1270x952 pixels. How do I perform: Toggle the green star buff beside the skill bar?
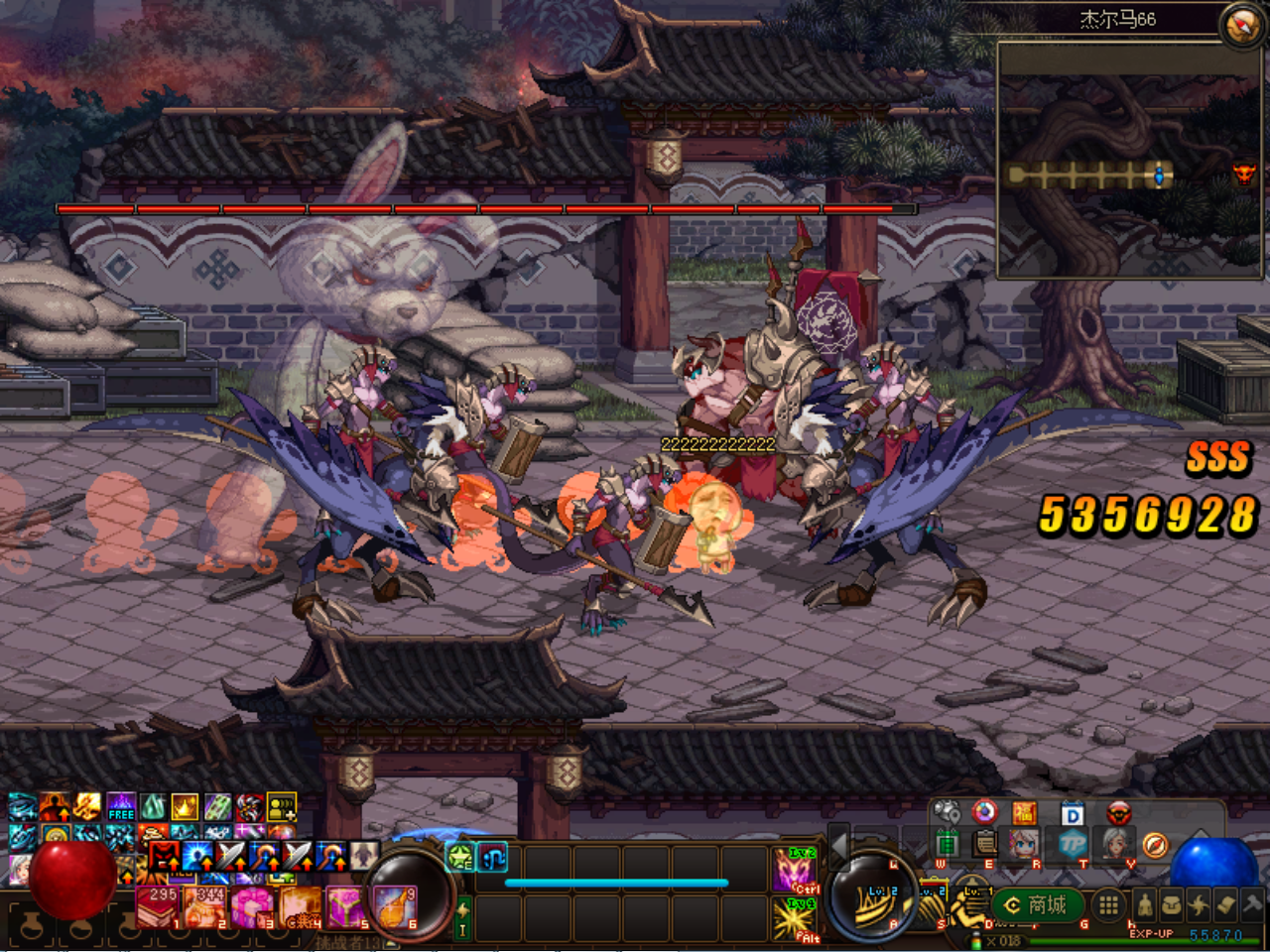coord(459,858)
